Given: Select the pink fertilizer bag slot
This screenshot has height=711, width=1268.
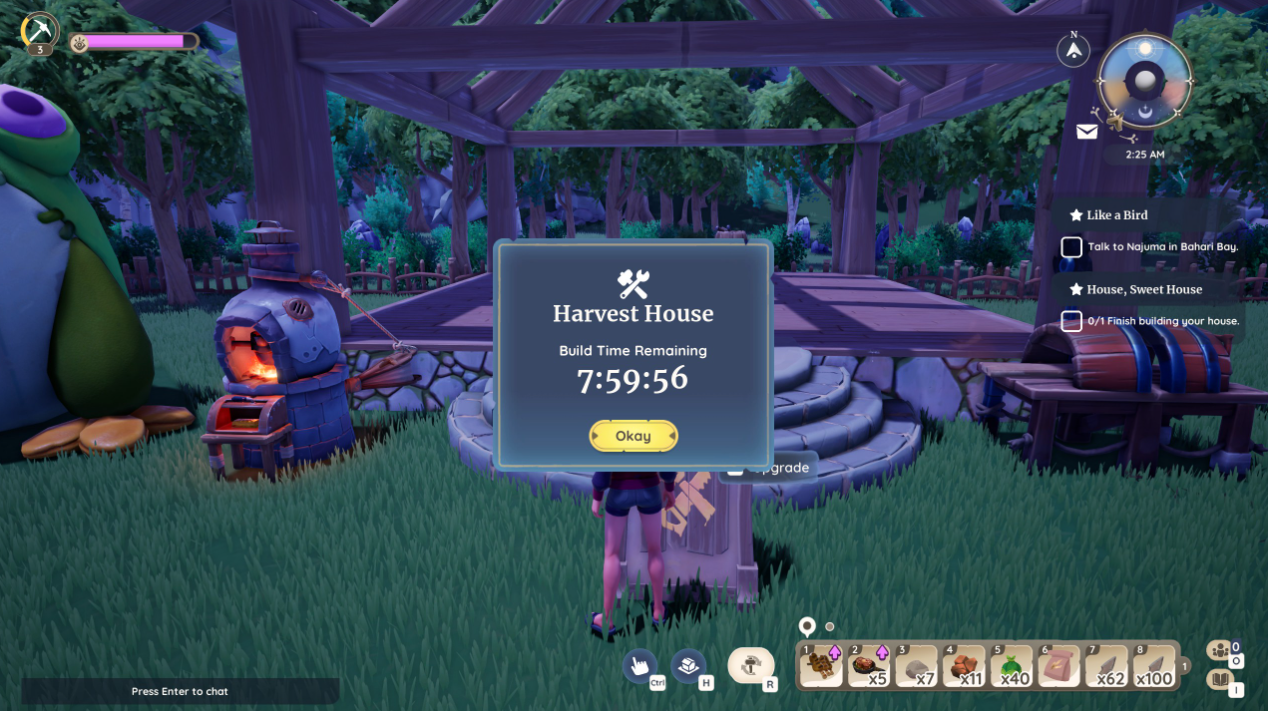Looking at the screenshot, I should point(1058,665).
